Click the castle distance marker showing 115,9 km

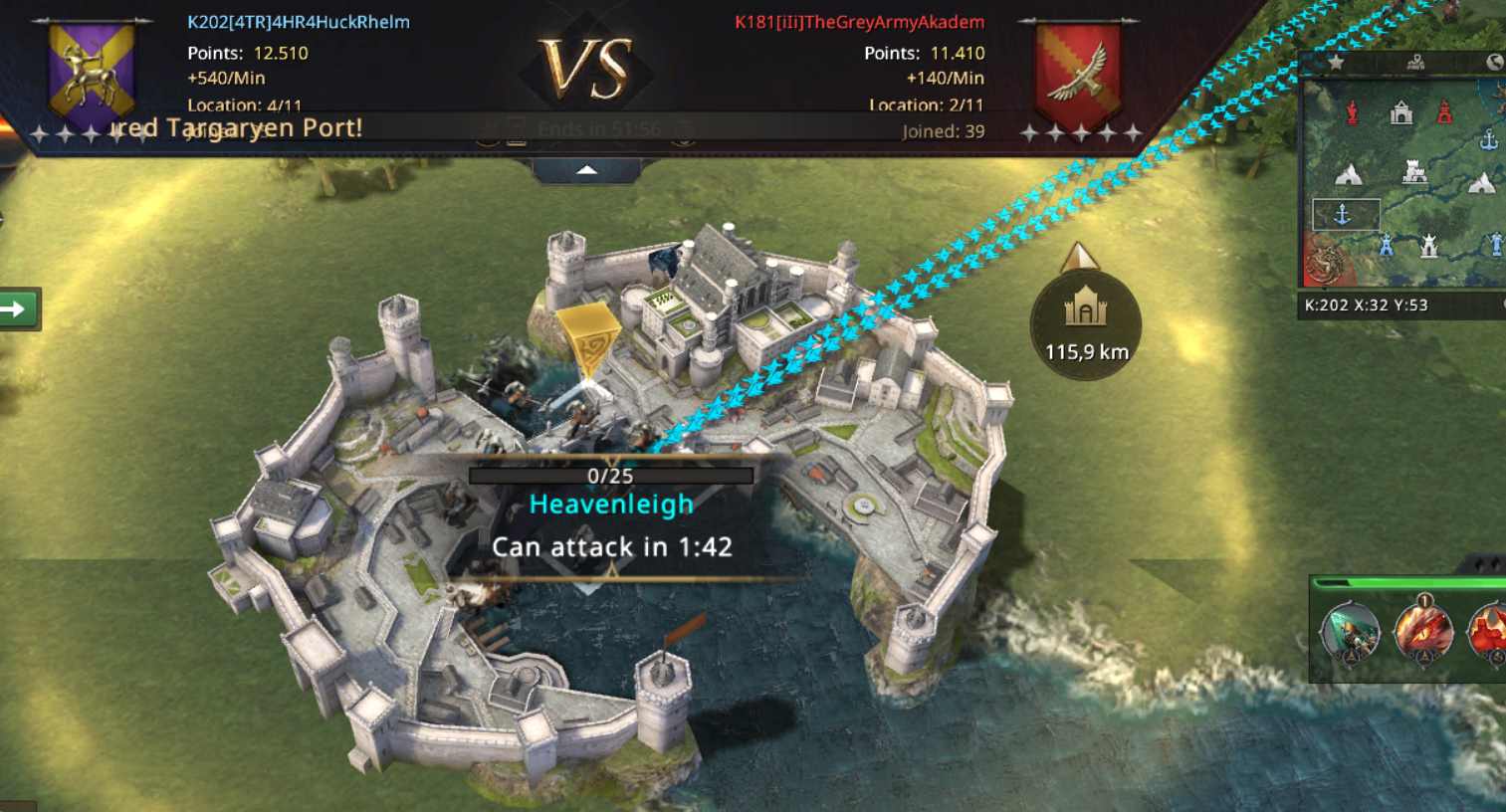[x=1085, y=324]
